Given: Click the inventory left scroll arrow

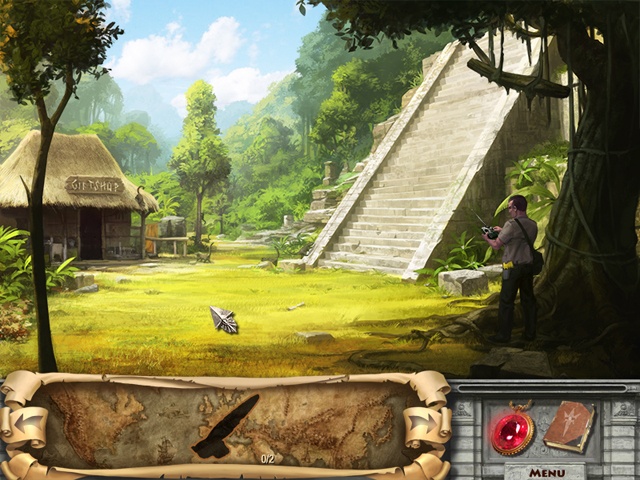Looking at the screenshot, I should pos(27,424).
